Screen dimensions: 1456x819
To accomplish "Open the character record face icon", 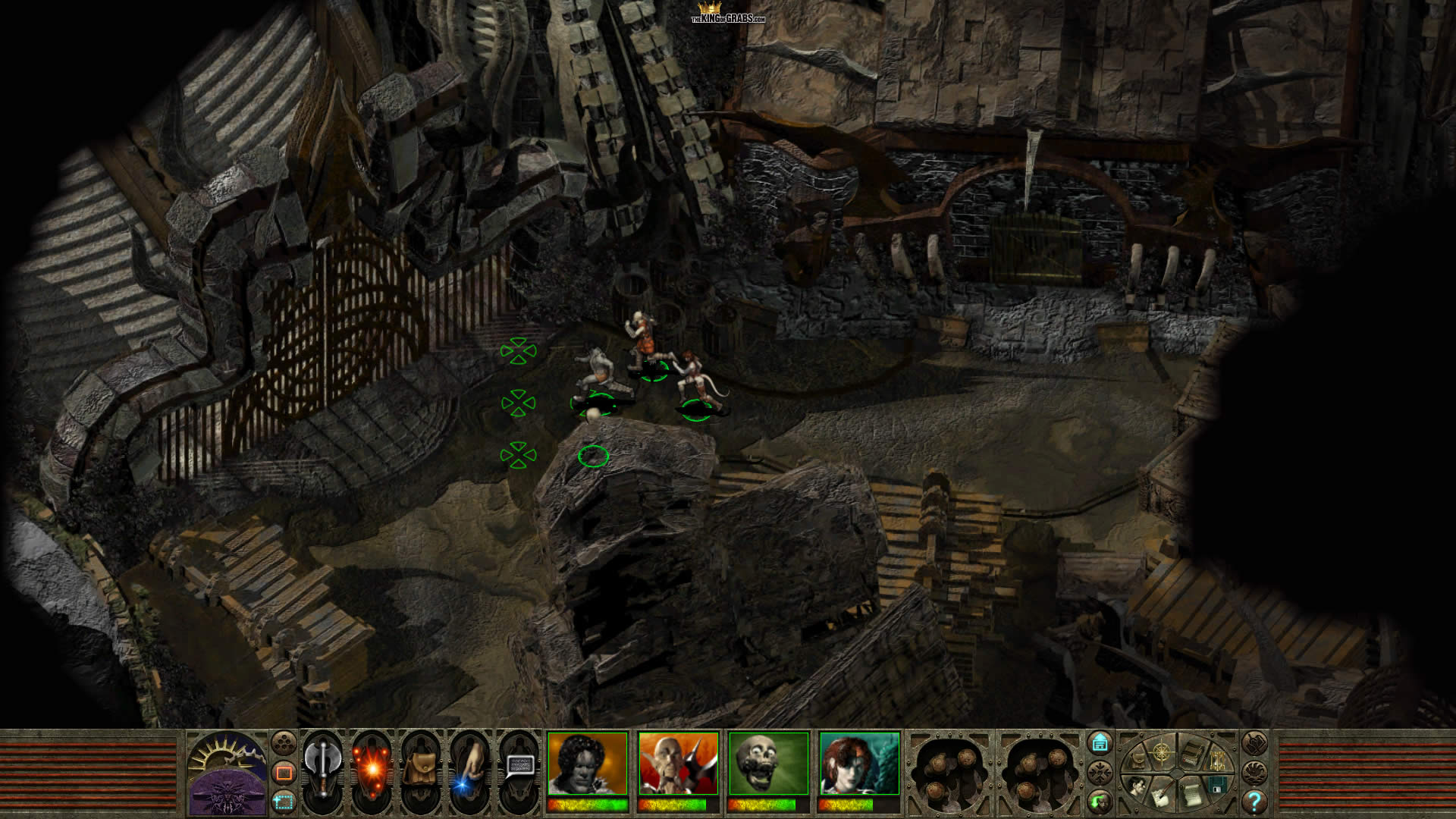I will coord(1135,786).
